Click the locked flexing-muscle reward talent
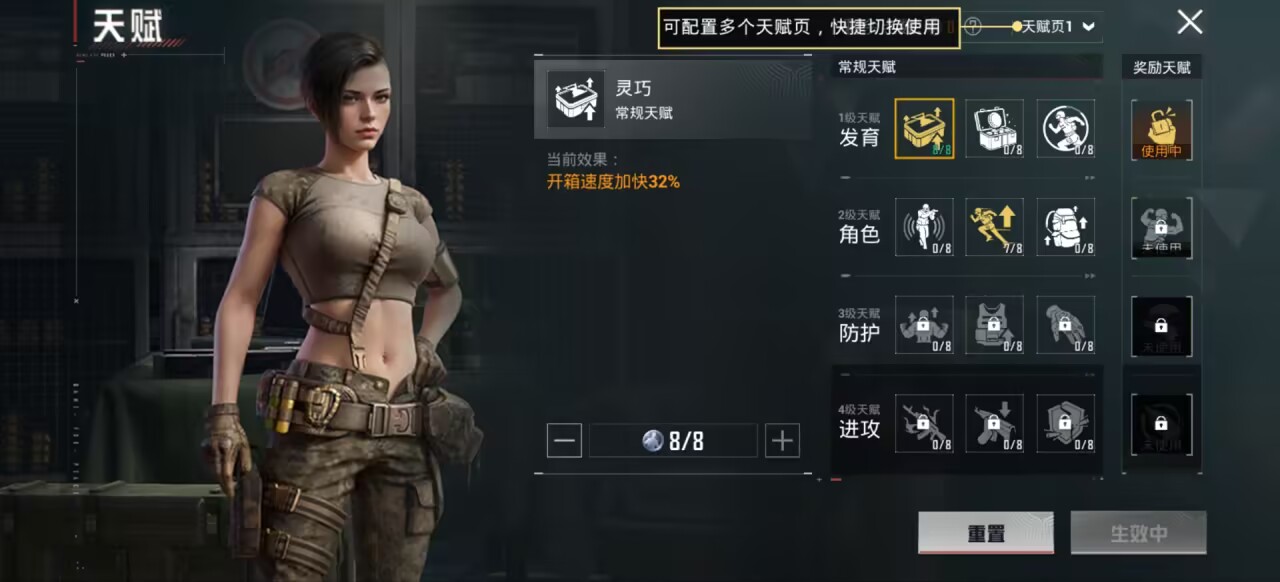The image size is (1280, 582). (x=1161, y=227)
